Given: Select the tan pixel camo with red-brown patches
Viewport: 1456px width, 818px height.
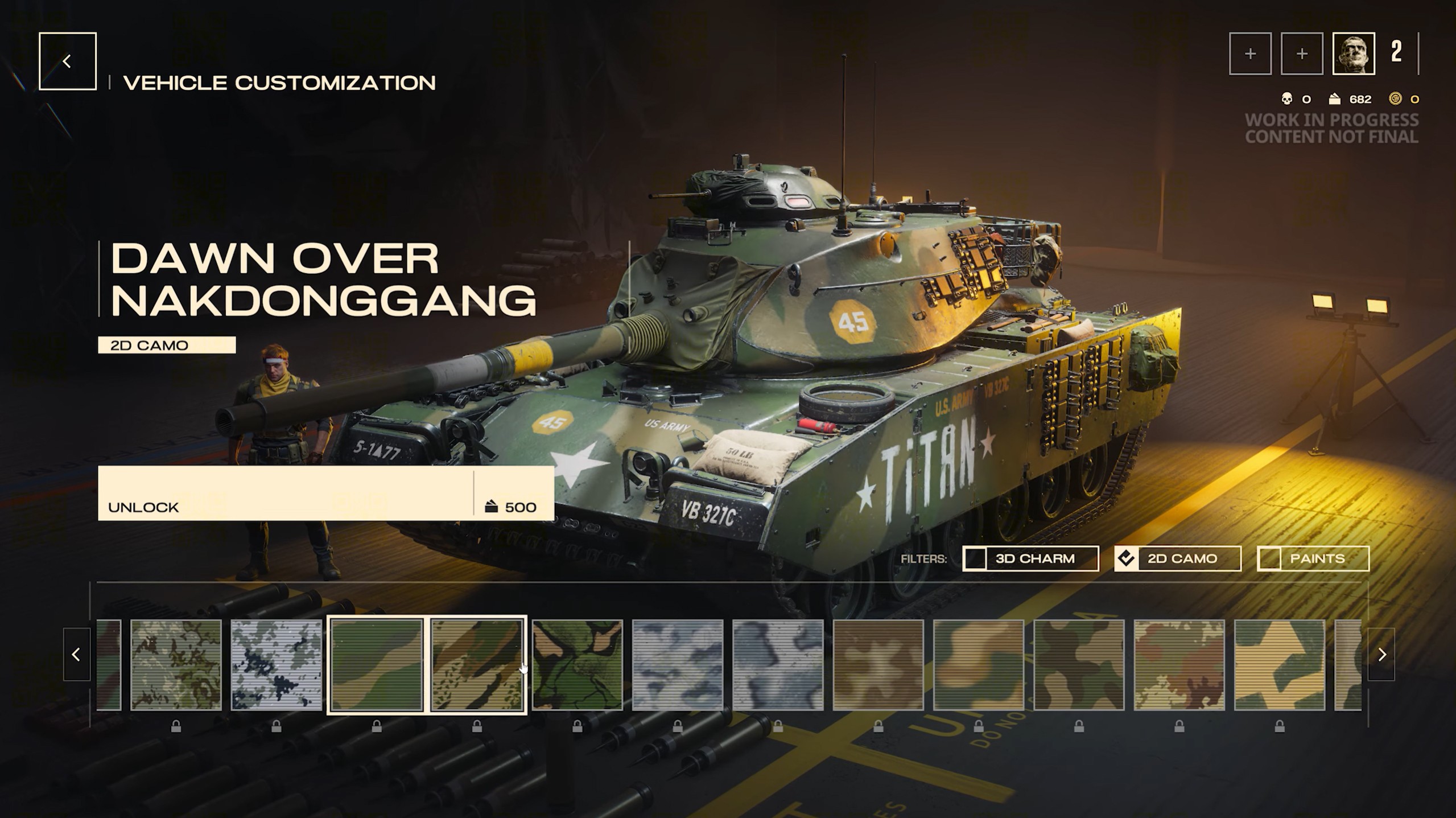Looking at the screenshot, I should click(1179, 665).
